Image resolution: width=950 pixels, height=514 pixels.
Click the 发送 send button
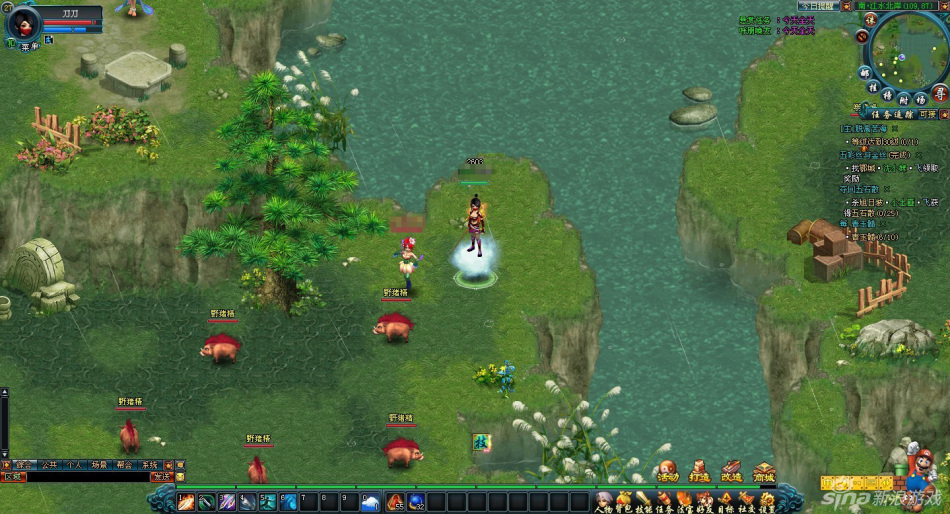[x=161, y=477]
